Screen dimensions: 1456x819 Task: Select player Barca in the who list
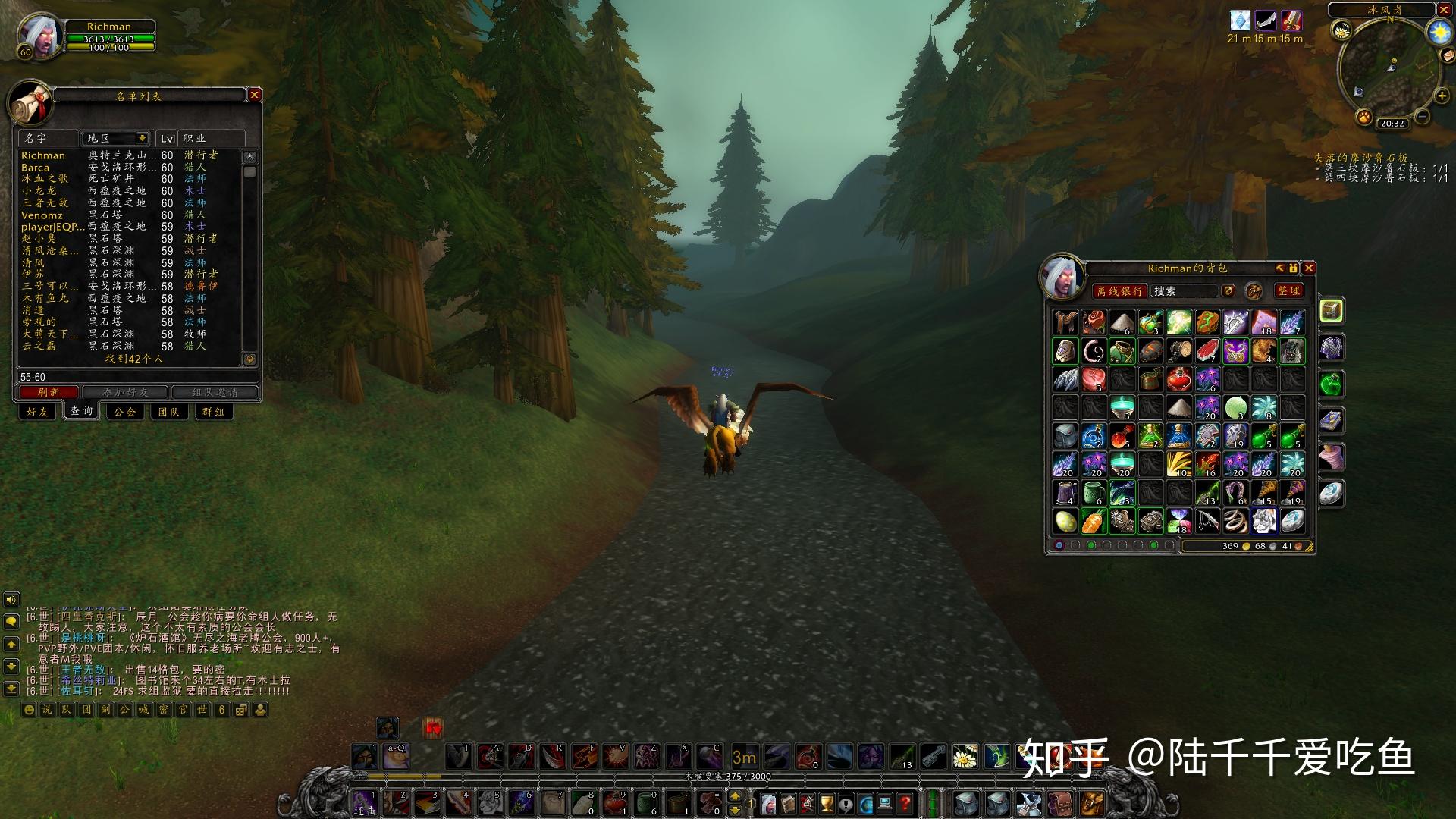tap(36, 168)
